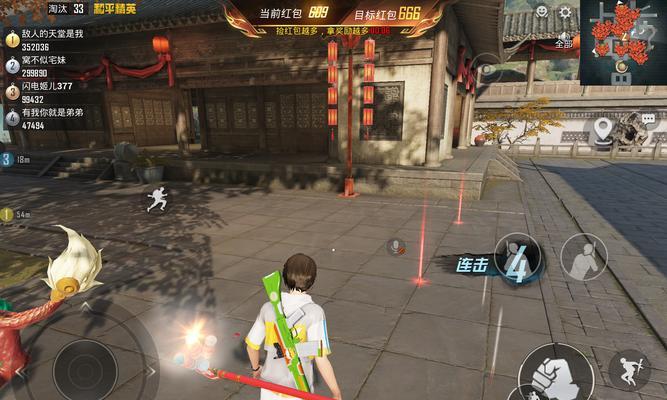Tap the jump vault figure button
667x400 pixels.
[628, 369]
